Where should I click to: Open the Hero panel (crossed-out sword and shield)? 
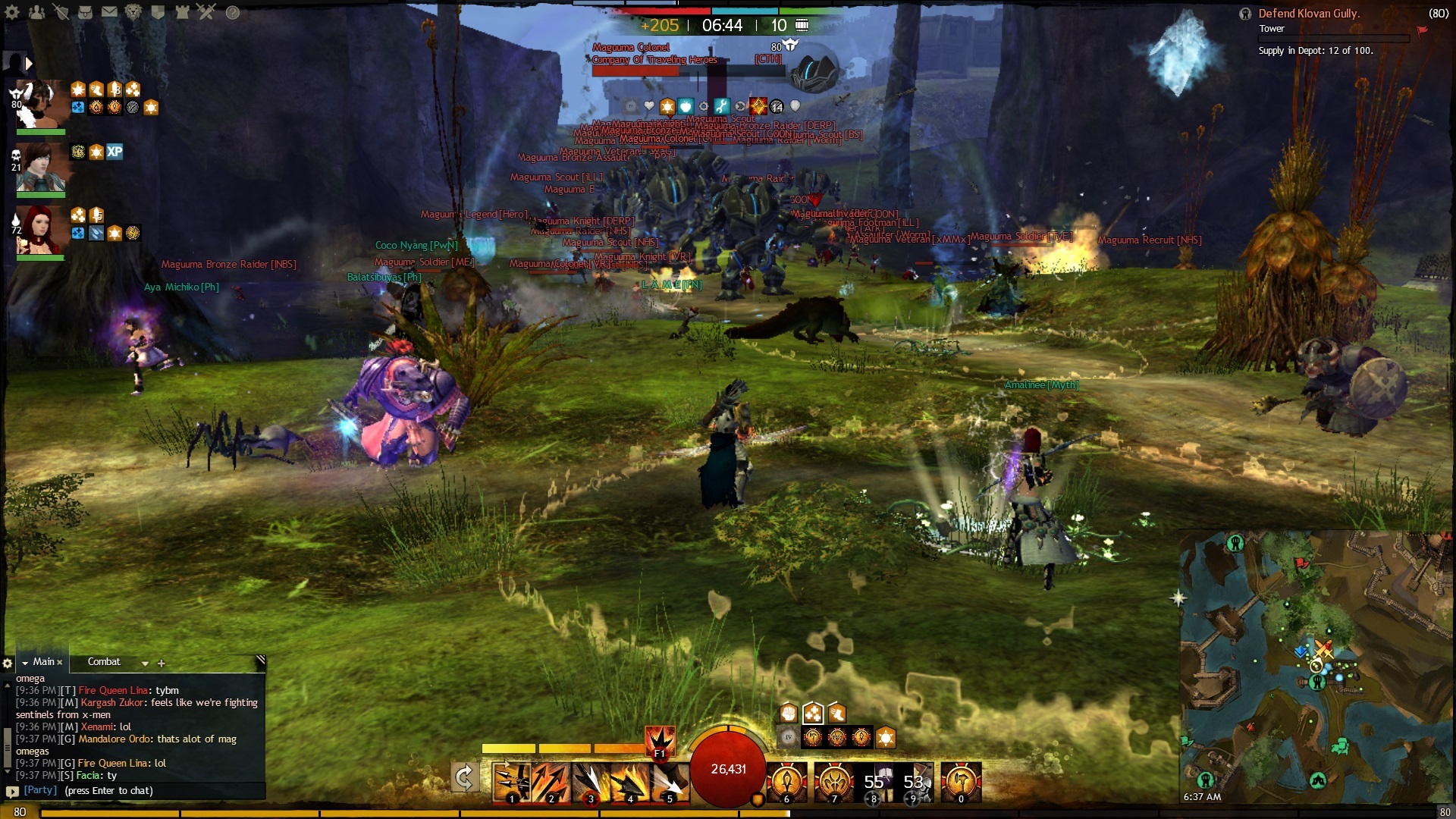(x=61, y=12)
